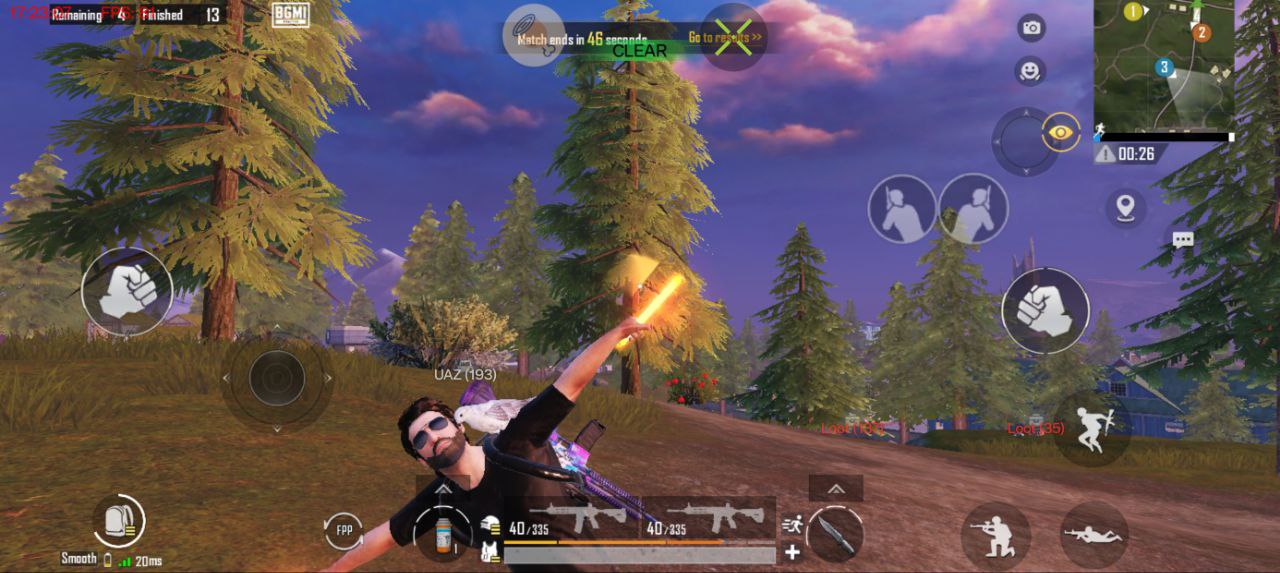Open the emote smiley menu
Viewport: 1280px width, 573px height.
pos(1030,71)
